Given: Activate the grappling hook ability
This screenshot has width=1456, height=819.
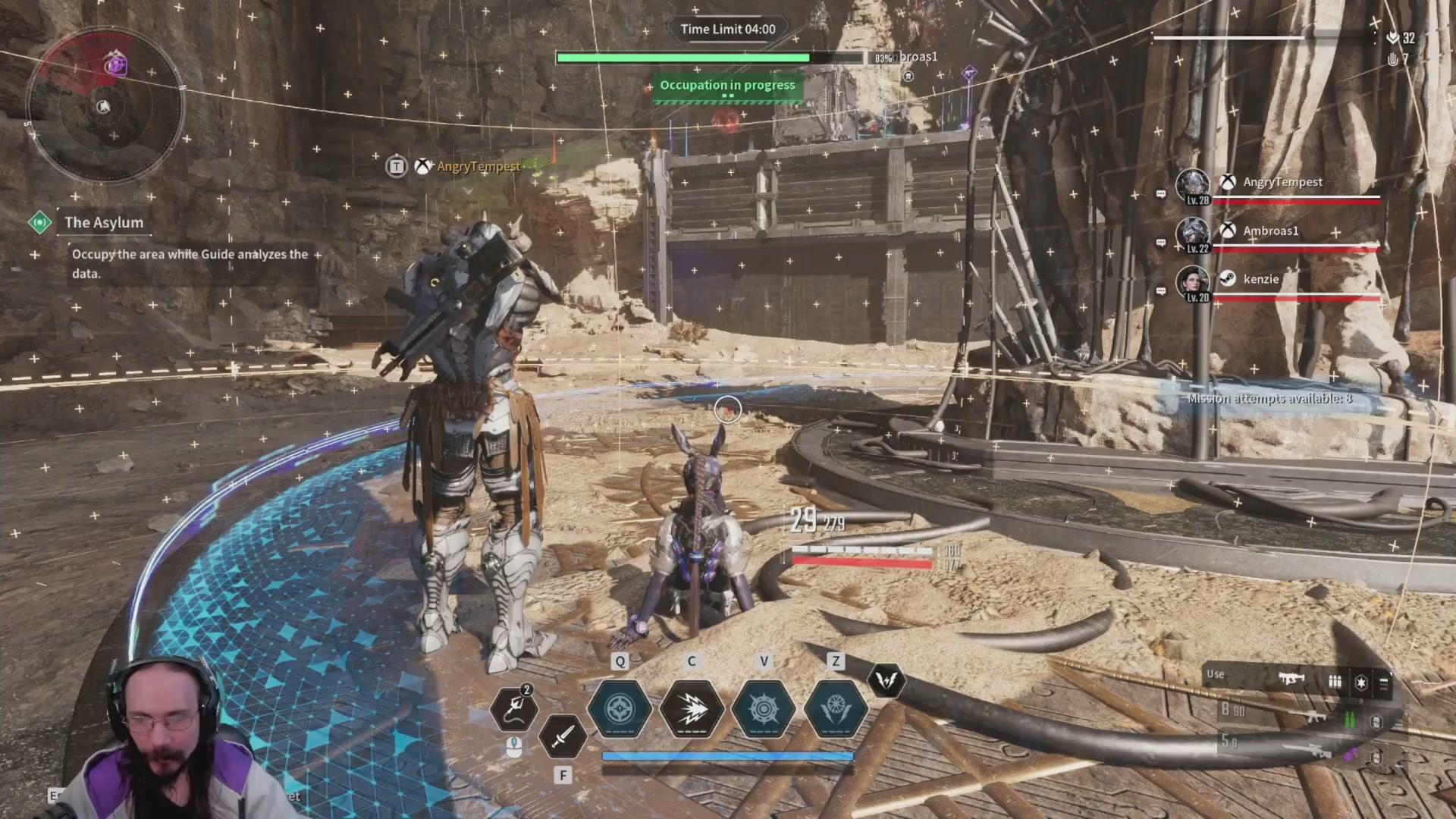Looking at the screenshot, I should 514,708.
